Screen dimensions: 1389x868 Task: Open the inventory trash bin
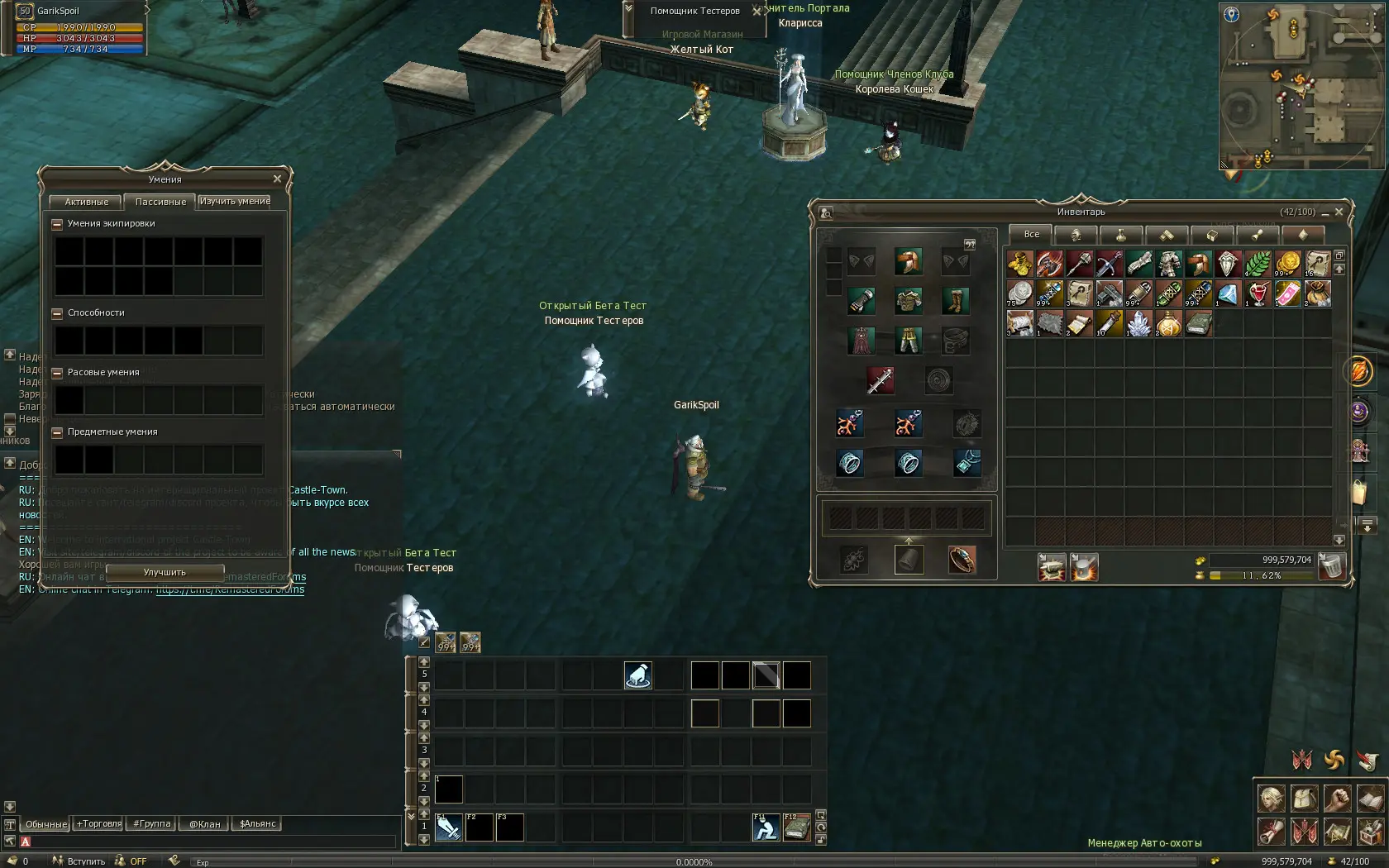pos(1331,567)
